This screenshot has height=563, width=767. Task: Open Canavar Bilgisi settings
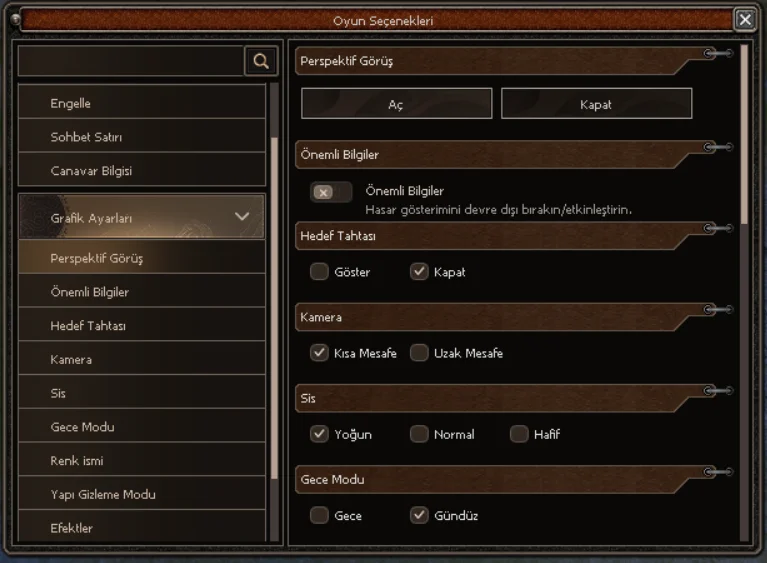(141, 171)
